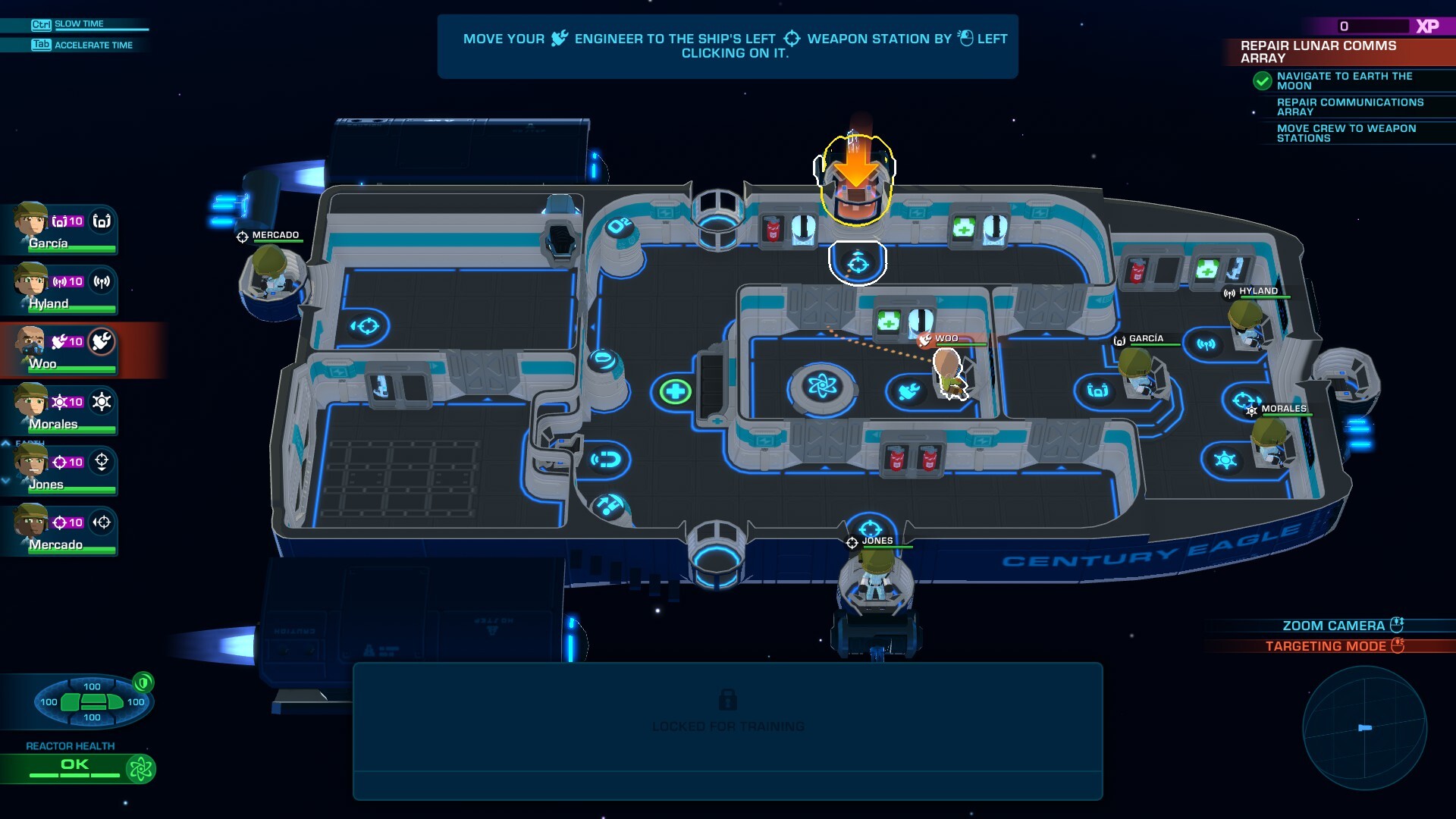Click the Zoom Camera label
1456x819 pixels.
tap(1332, 626)
